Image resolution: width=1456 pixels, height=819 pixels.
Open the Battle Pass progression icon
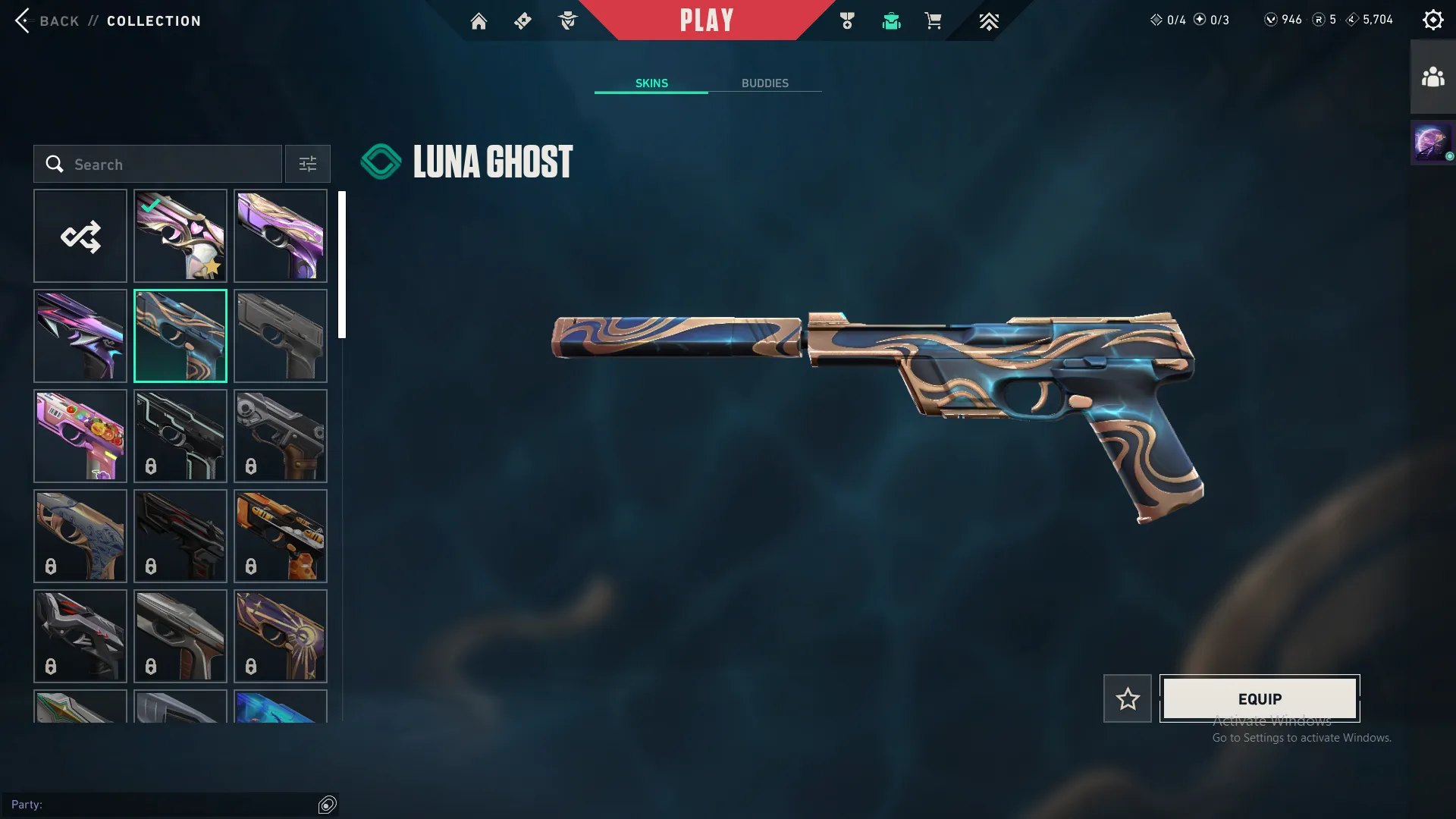pyautogui.click(x=988, y=20)
